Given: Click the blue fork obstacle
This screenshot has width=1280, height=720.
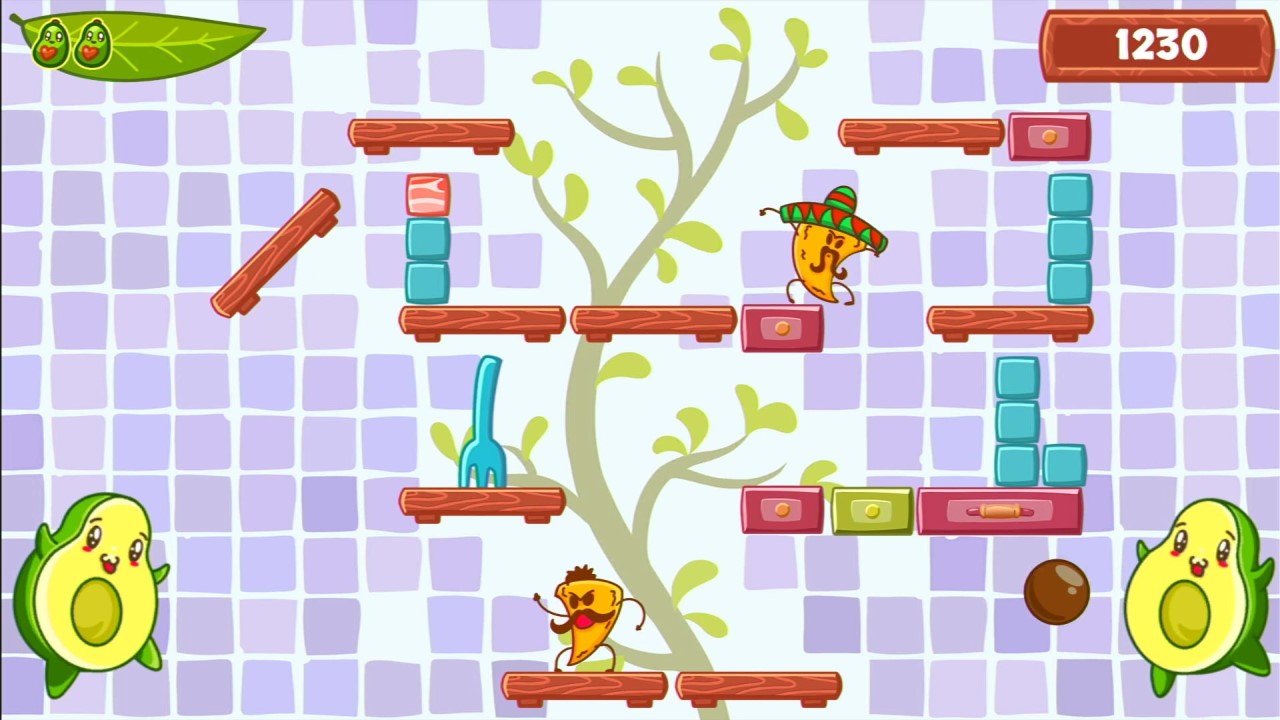Looking at the screenshot, I should (484, 430).
